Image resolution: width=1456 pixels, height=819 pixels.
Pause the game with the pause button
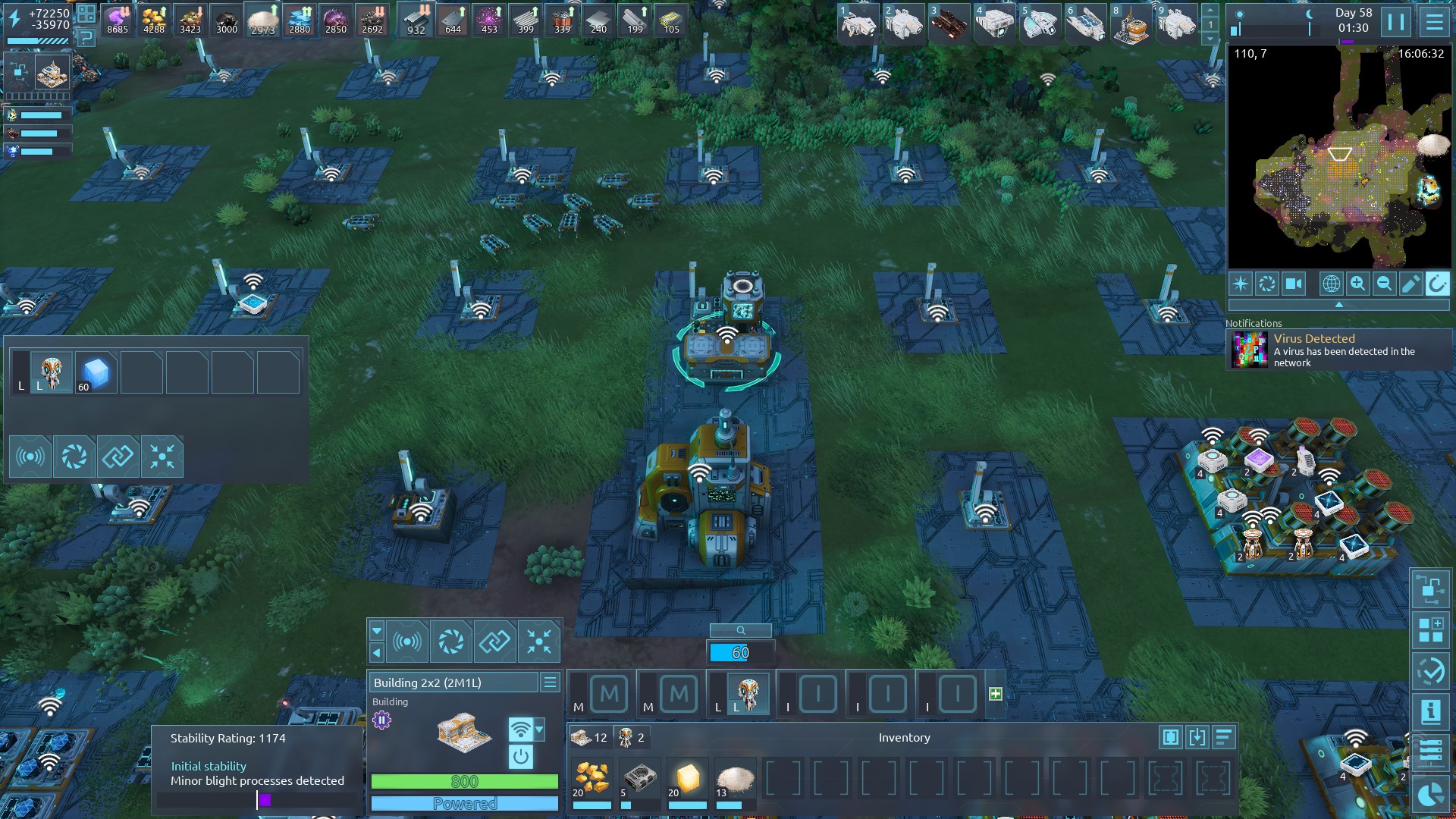coord(1396,22)
